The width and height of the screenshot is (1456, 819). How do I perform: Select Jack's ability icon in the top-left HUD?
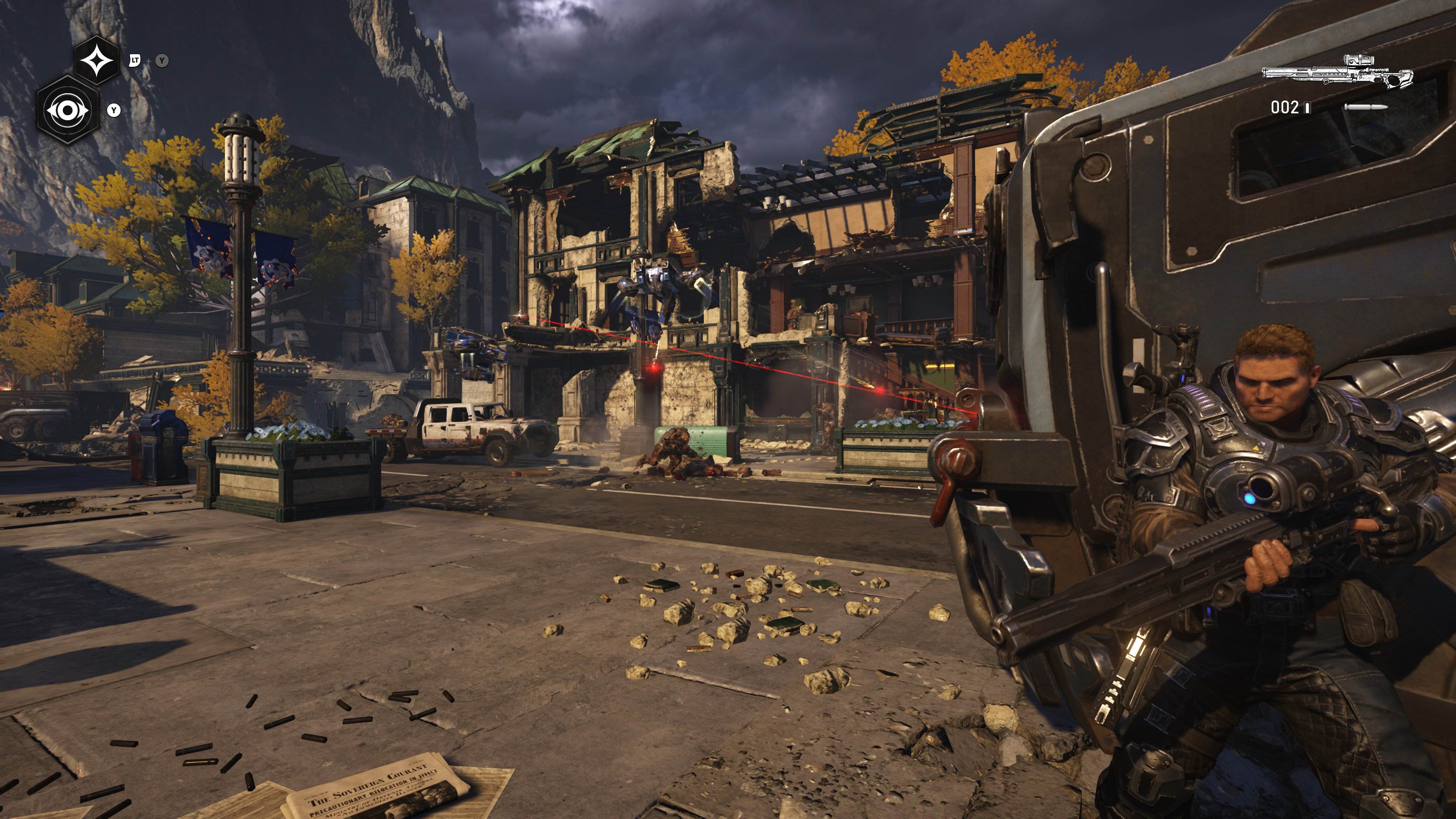coord(98,61)
